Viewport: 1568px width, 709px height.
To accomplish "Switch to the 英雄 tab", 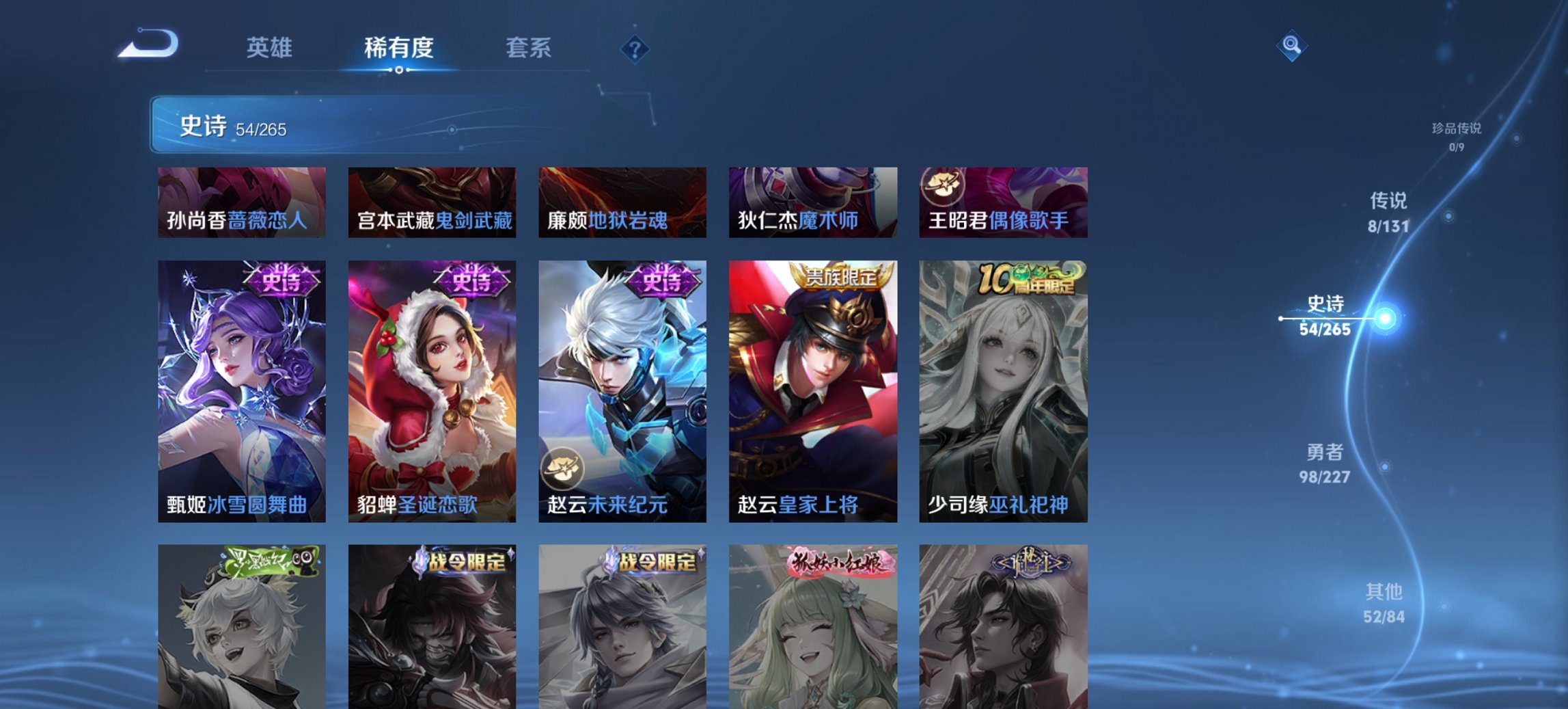I will (x=271, y=49).
